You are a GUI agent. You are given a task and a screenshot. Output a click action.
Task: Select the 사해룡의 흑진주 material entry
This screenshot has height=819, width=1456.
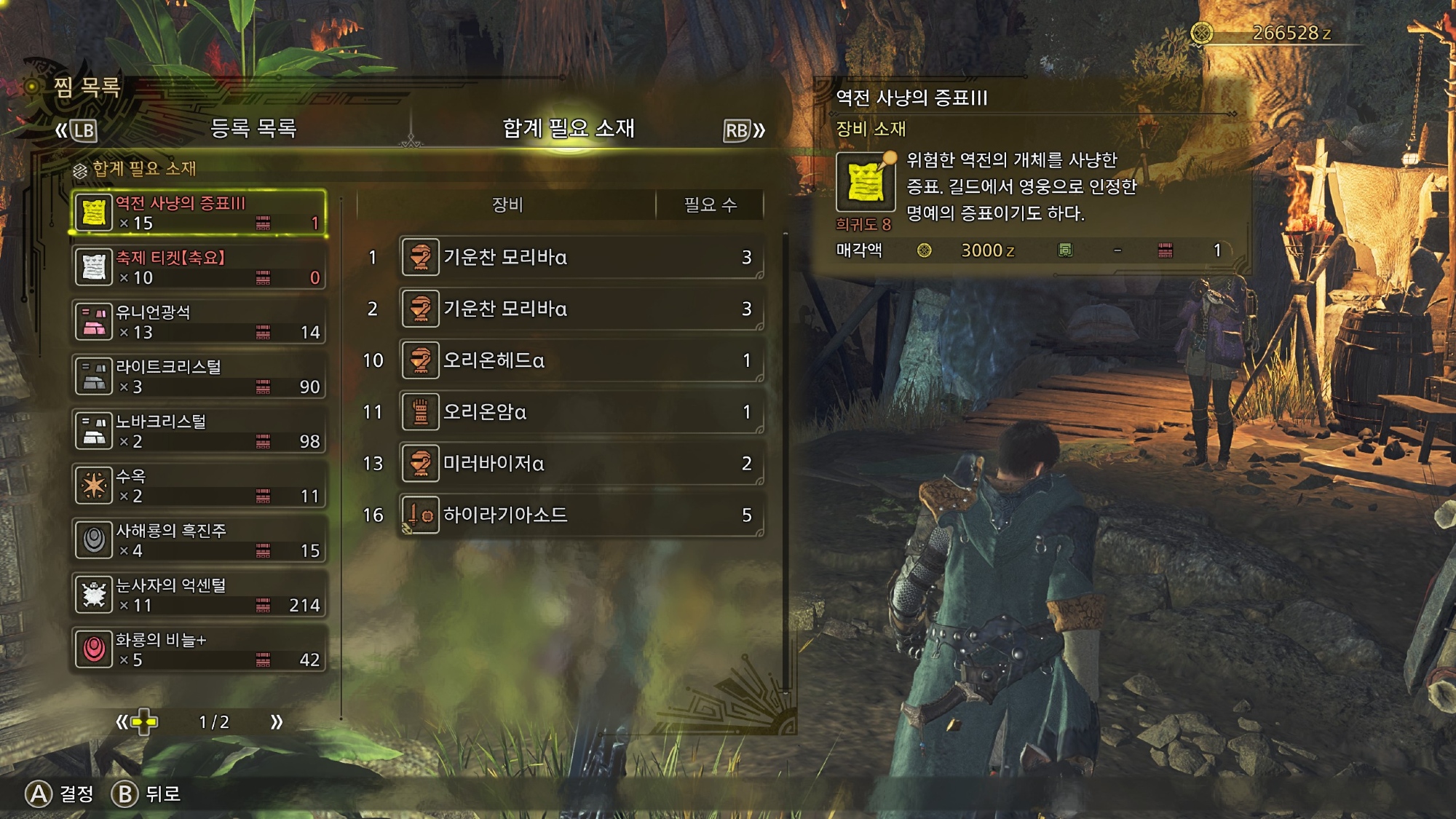[x=198, y=540]
